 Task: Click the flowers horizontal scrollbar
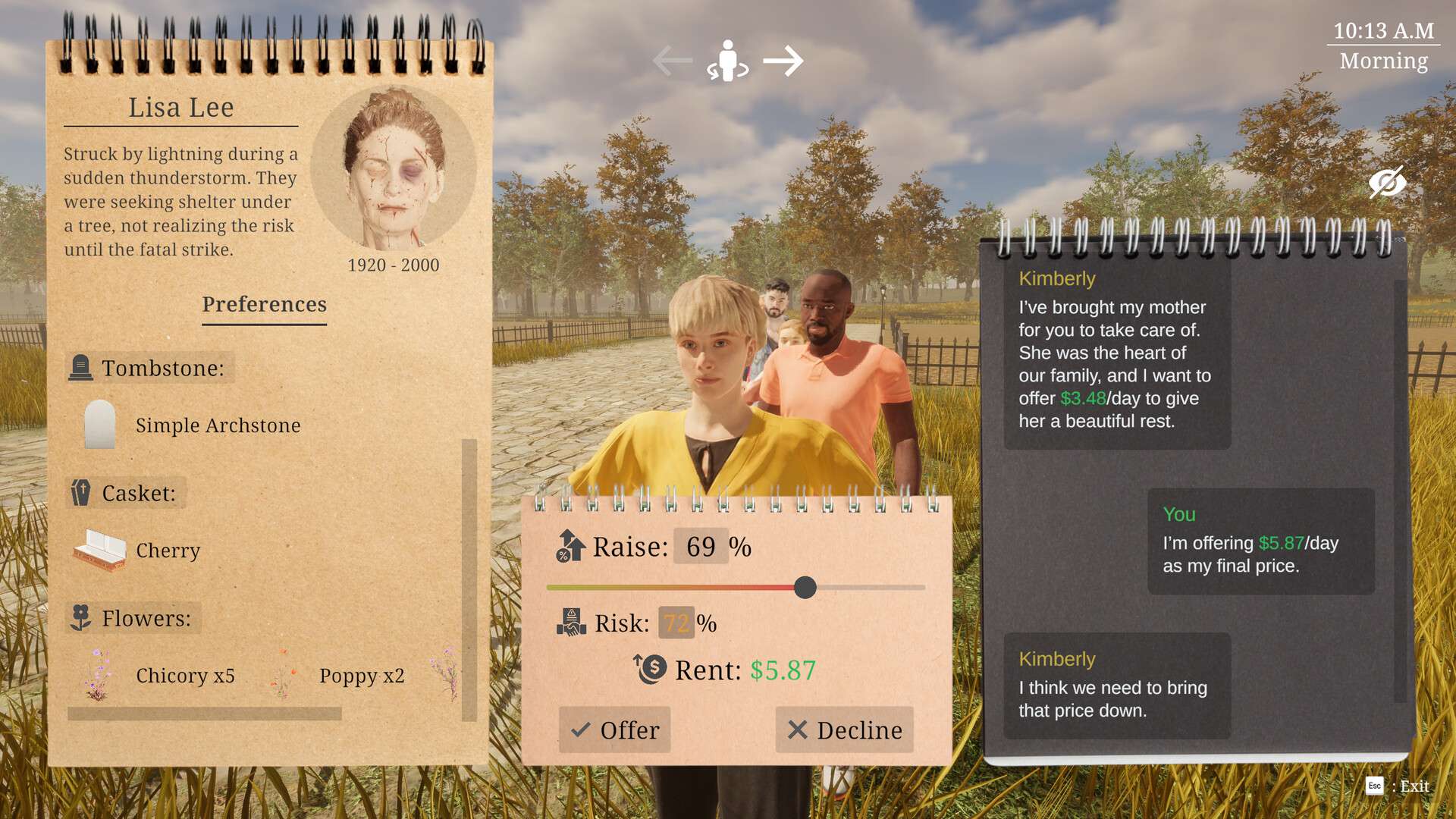pos(205,714)
